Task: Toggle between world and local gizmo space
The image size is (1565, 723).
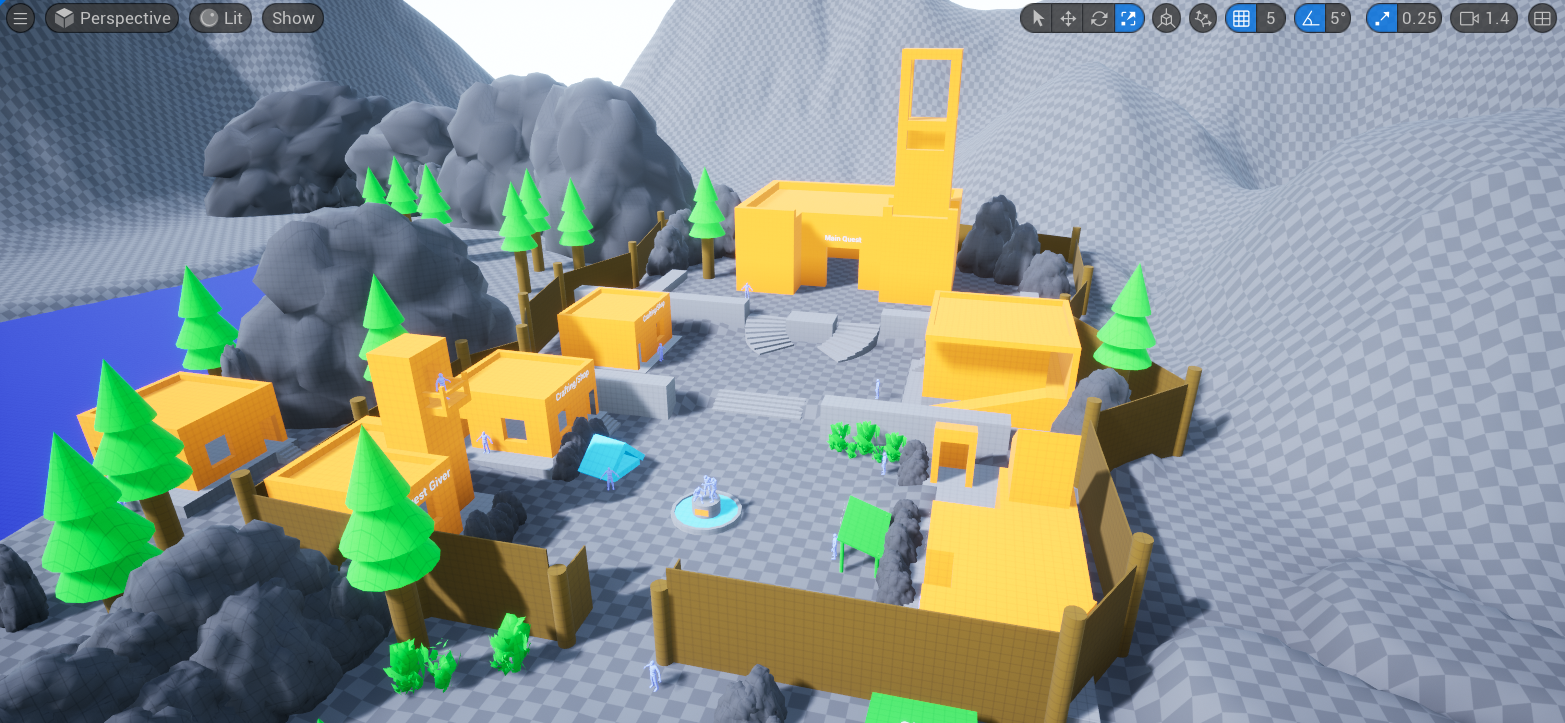Action: click(1166, 18)
